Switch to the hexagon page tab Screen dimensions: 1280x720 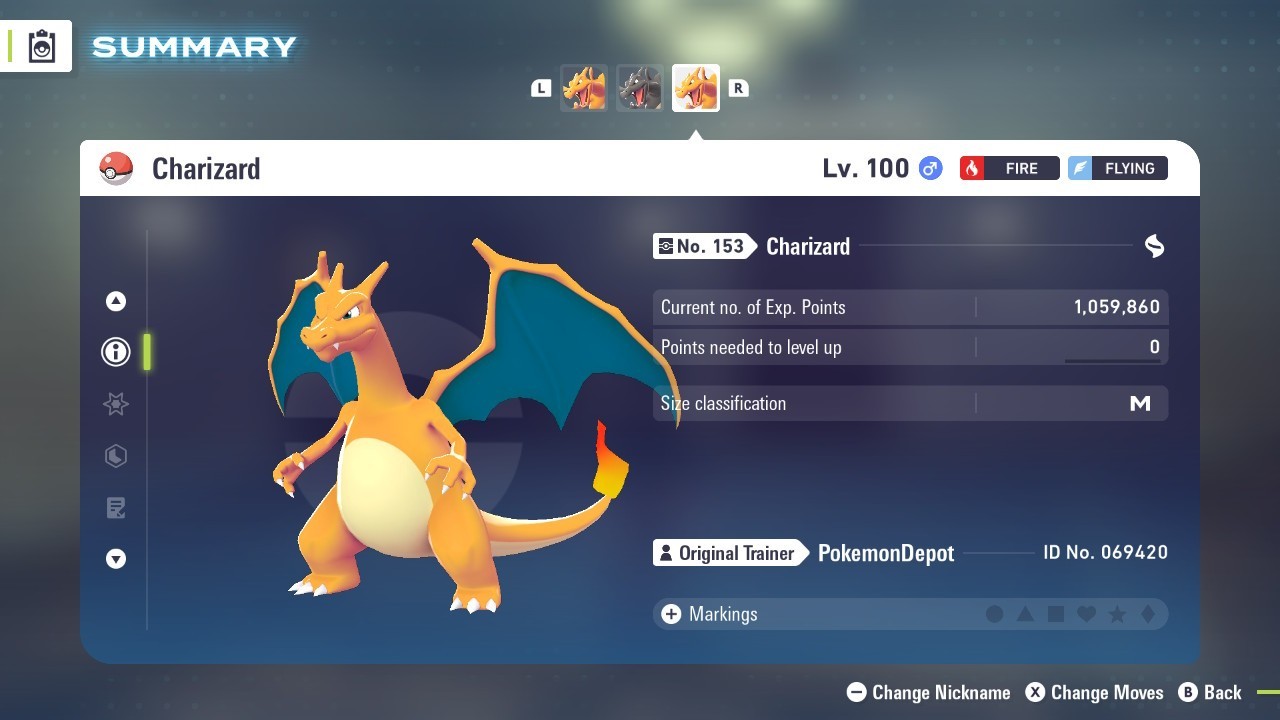[x=116, y=456]
